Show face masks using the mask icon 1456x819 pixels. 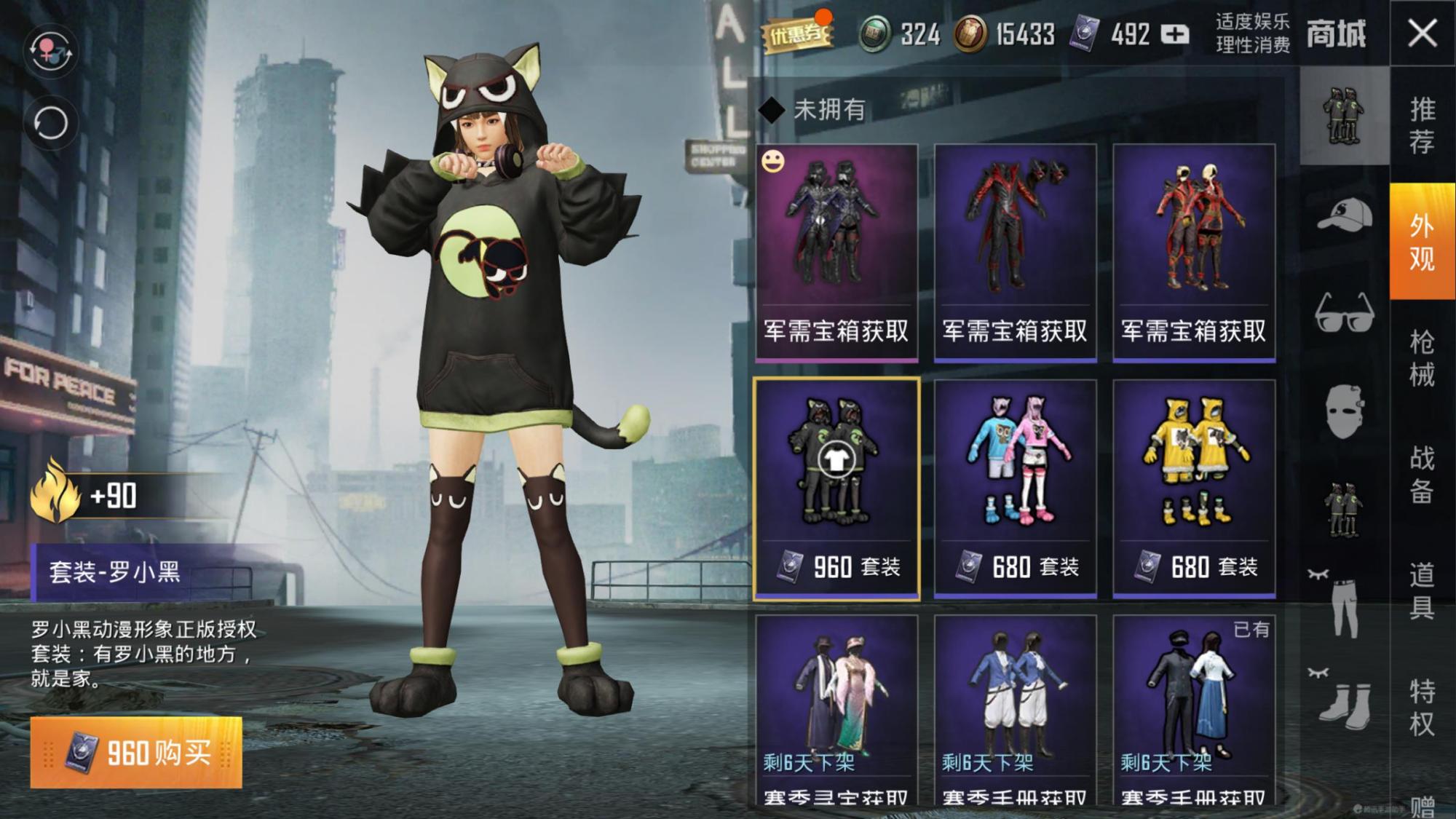click(1344, 411)
